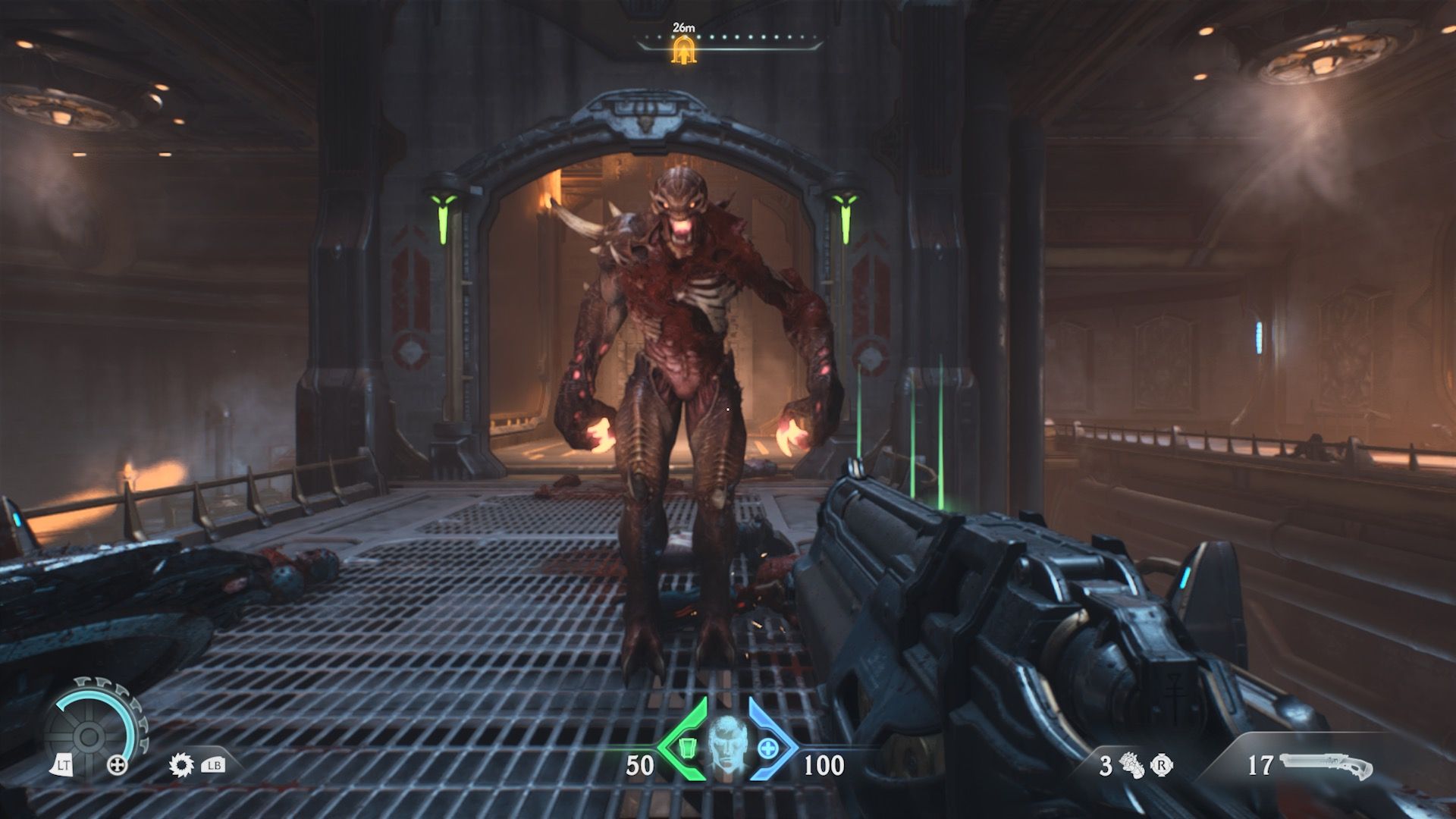Click the 26m distance label tab
Viewport: 1456px width, 819px height.
tap(684, 27)
